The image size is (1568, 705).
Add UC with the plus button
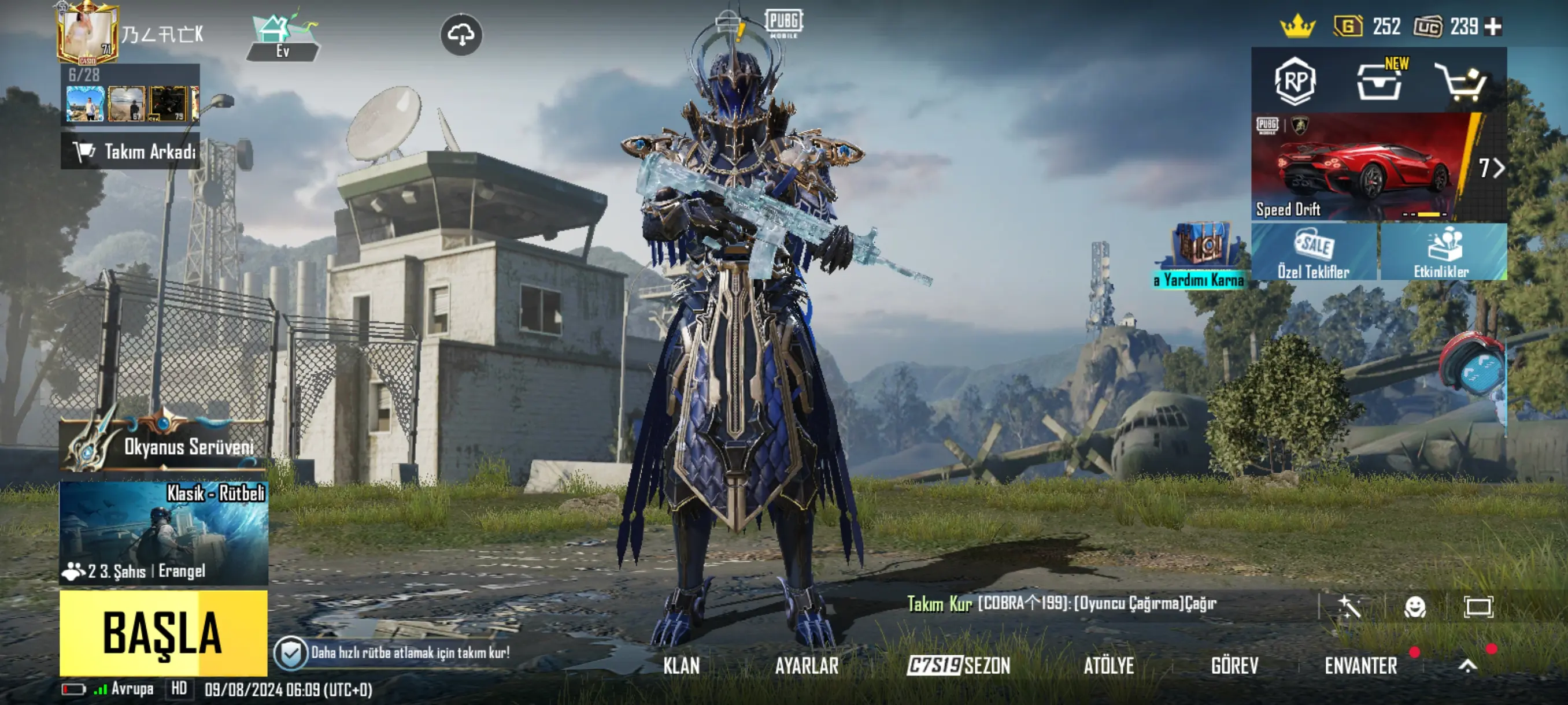pos(1493,27)
